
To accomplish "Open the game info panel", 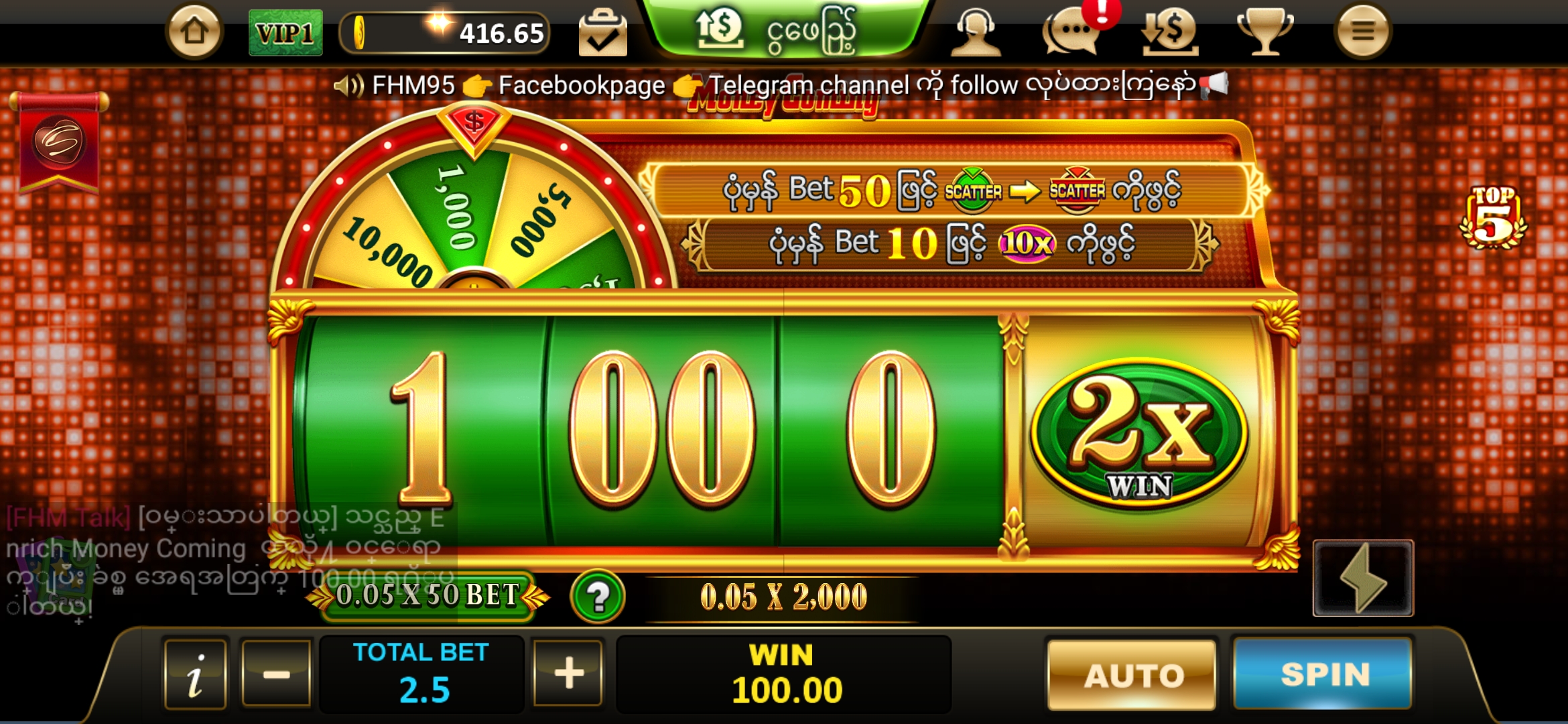I will (195, 674).
